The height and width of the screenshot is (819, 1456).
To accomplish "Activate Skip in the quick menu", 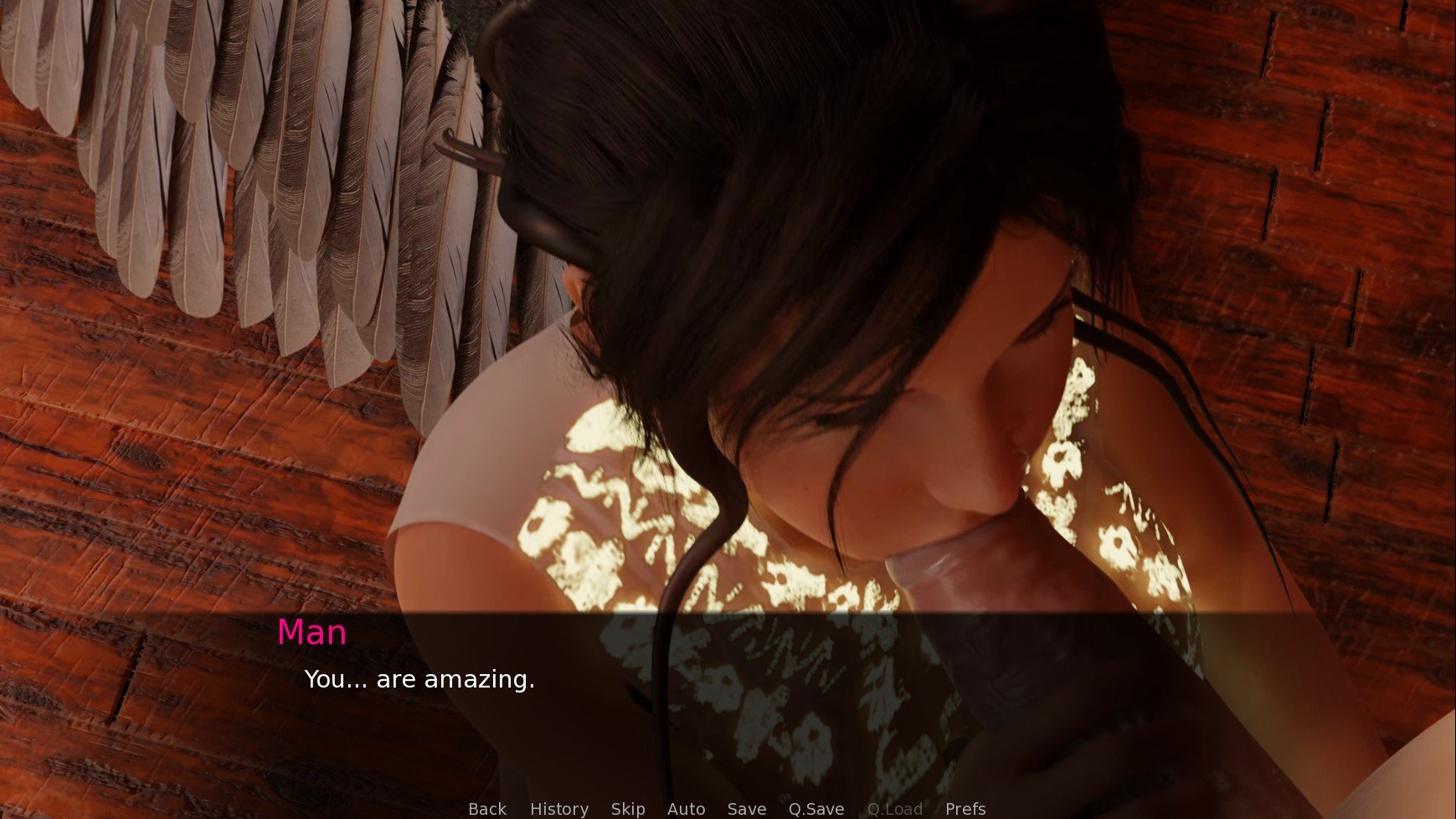I will point(628,809).
